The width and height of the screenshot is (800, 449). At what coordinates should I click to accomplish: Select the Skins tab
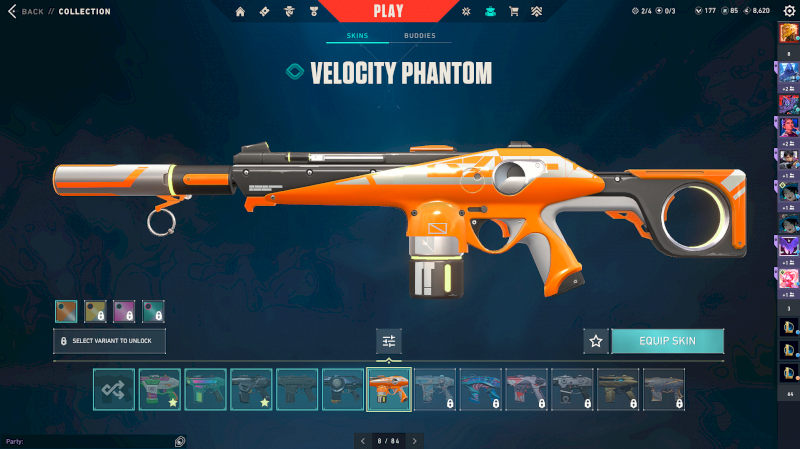[357, 35]
